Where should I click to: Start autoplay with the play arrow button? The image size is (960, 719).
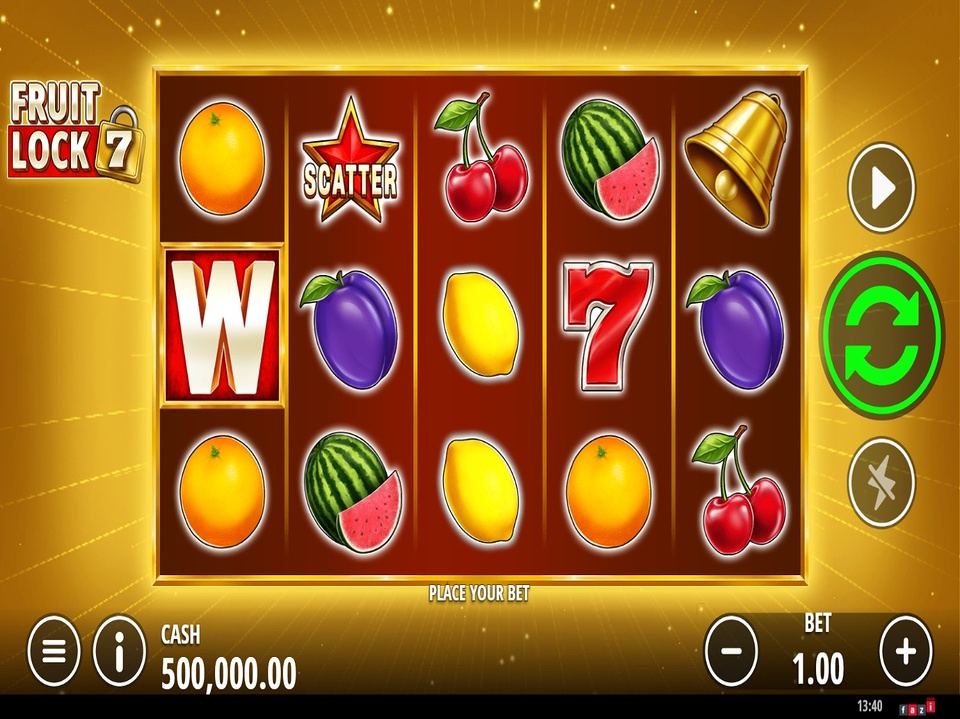[882, 189]
